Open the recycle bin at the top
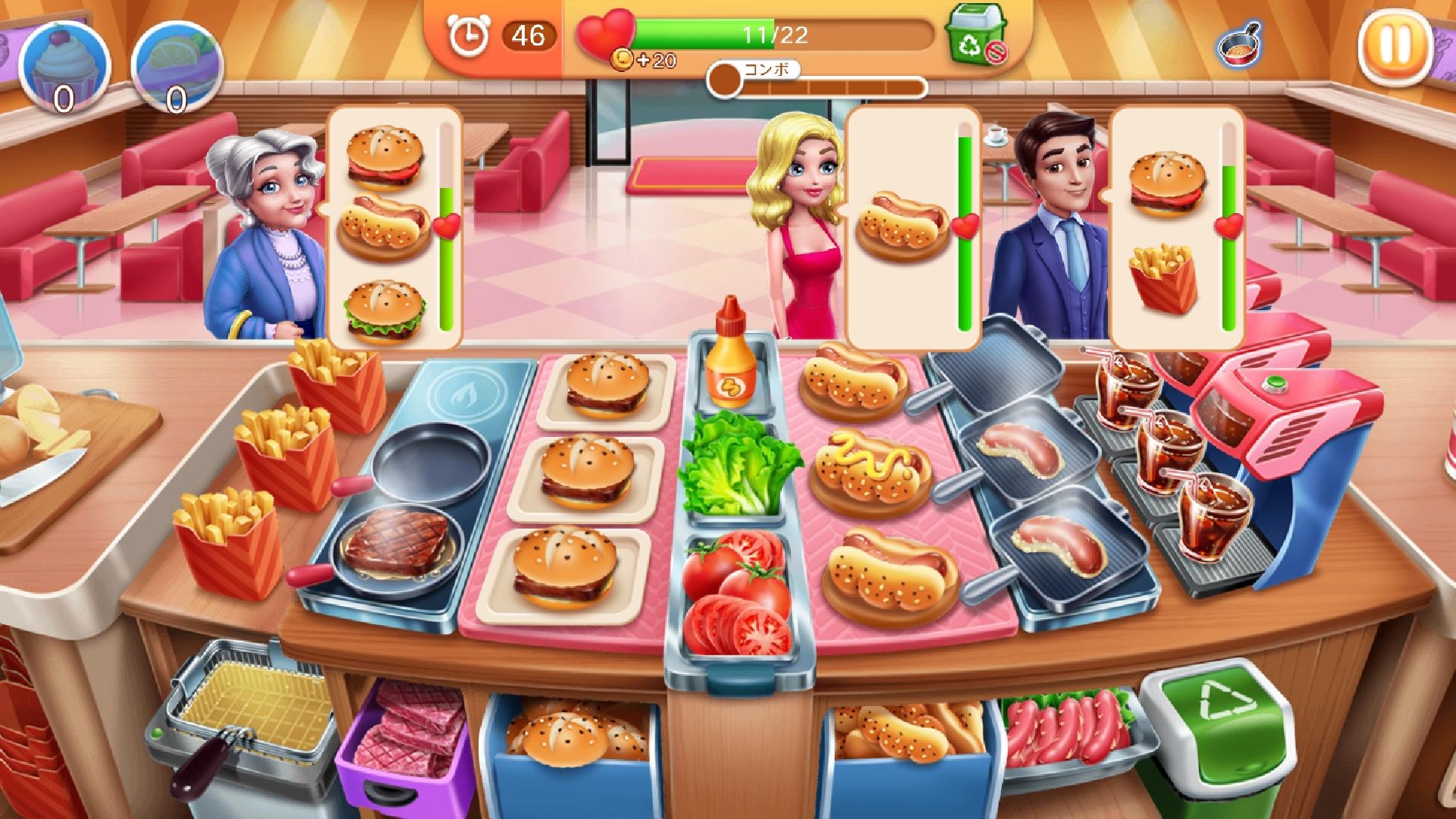Viewport: 1456px width, 819px height. 977,36
